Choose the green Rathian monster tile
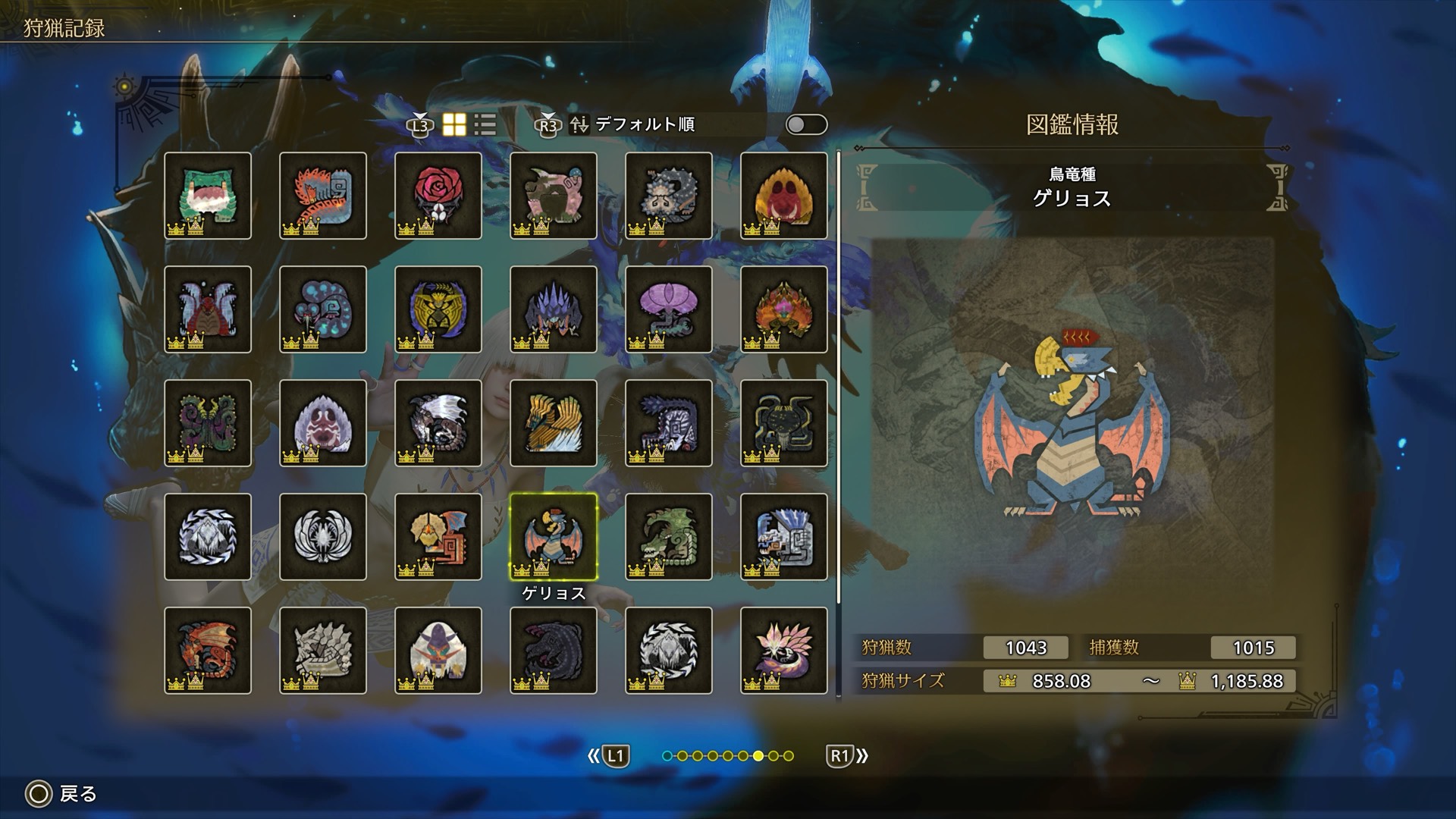This screenshot has width=1456, height=819. click(x=669, y=537)
